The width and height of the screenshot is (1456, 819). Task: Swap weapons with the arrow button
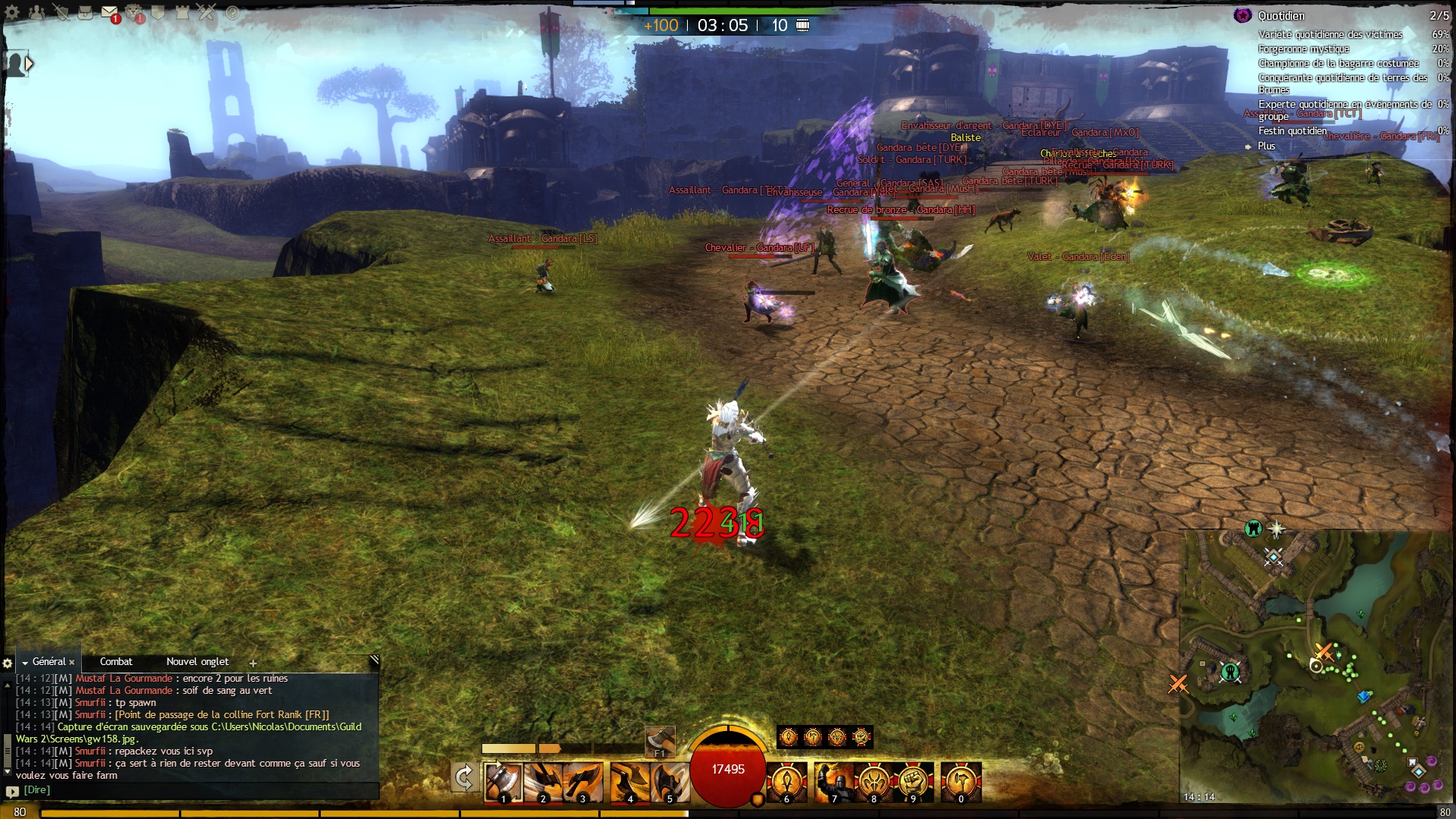point(463,778)
